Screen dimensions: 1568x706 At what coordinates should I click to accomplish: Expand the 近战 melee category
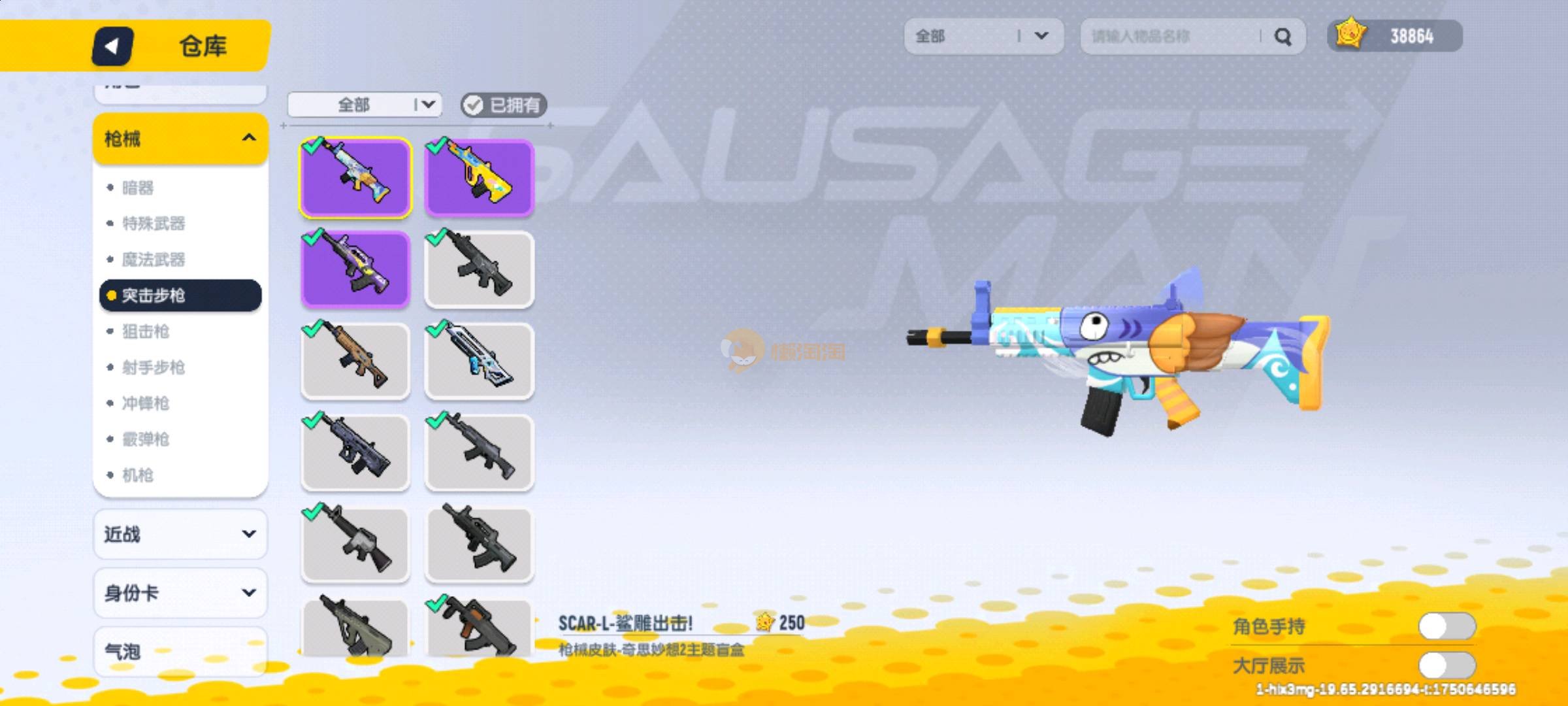click(180, 534)
